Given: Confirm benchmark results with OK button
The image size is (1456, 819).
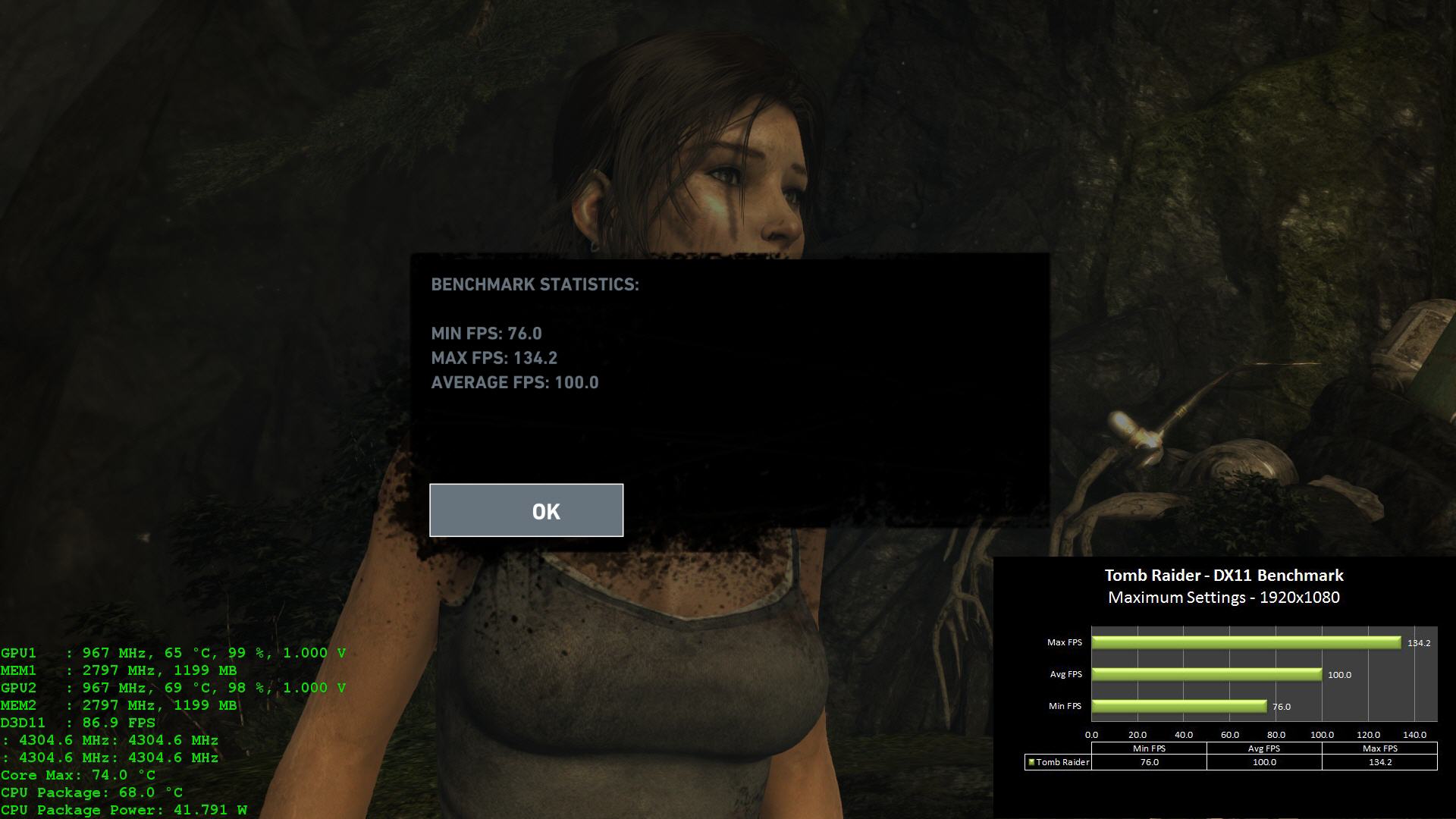Looking at the screenshot, I should click(x=526, y=510).
